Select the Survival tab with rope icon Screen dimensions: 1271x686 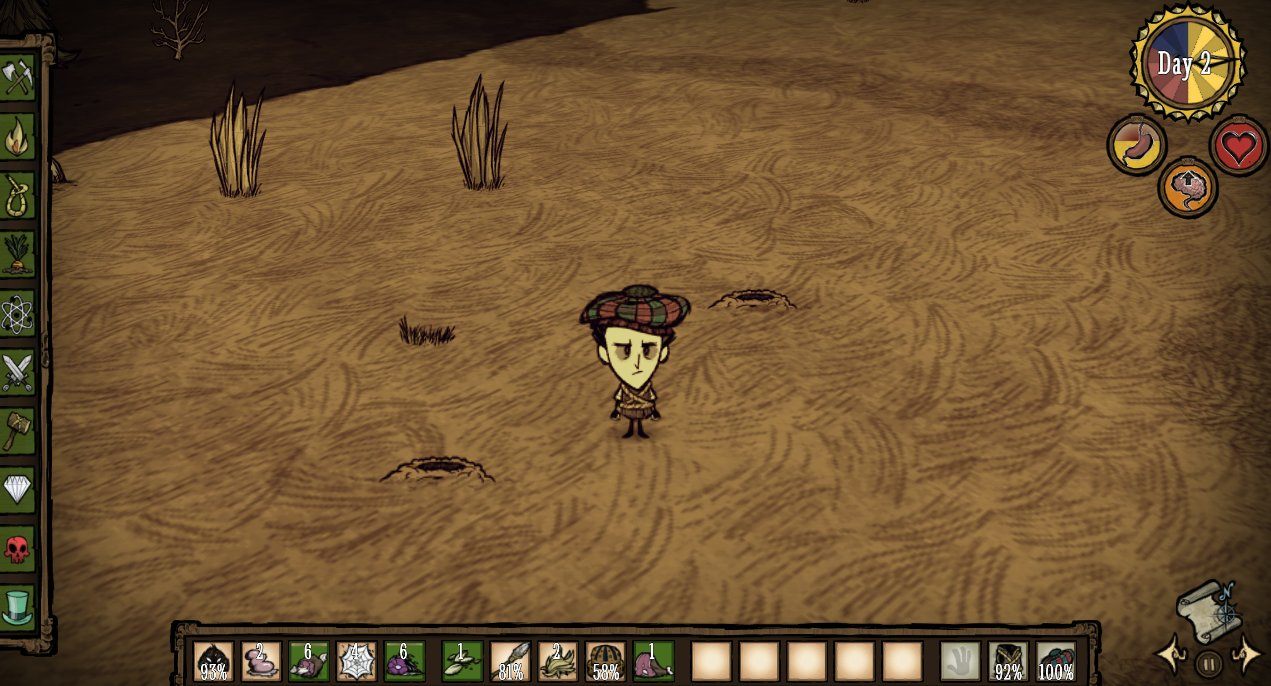coord(18,195)
